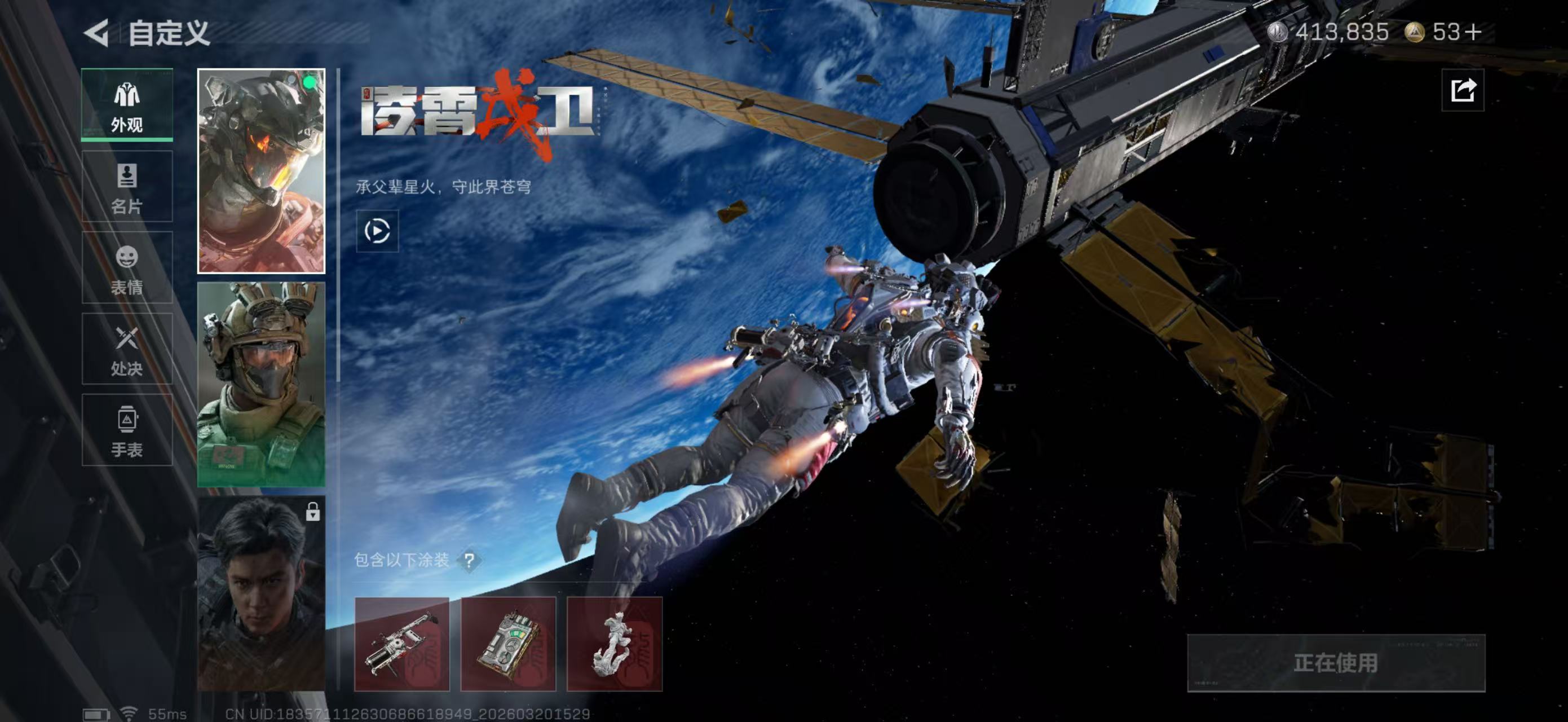Image resolution: width=1568 pixels, height=722 pixels.
Task: Show help for 包含以下涂装
Action: tap(469, 560)
